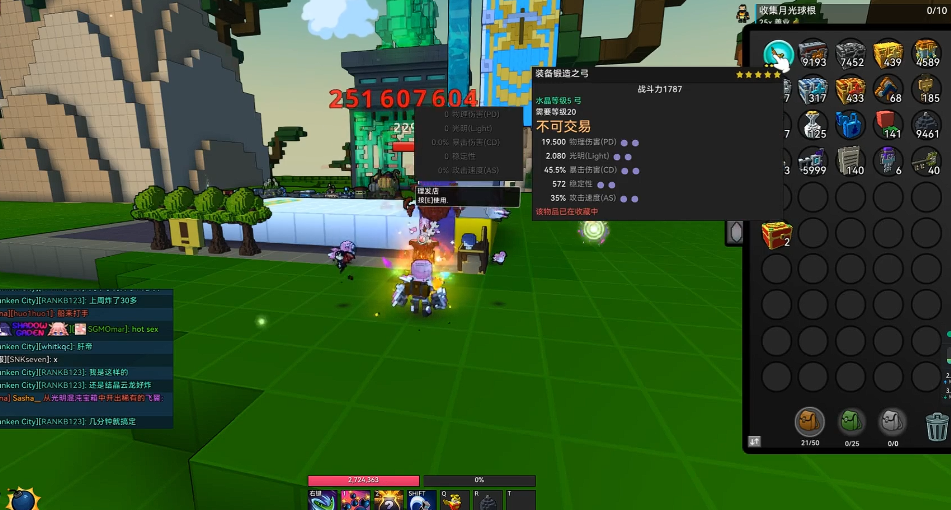Choose the blue-white box stack of 317
Viewport: 951px width, 510px height.
tap(816, 91)
